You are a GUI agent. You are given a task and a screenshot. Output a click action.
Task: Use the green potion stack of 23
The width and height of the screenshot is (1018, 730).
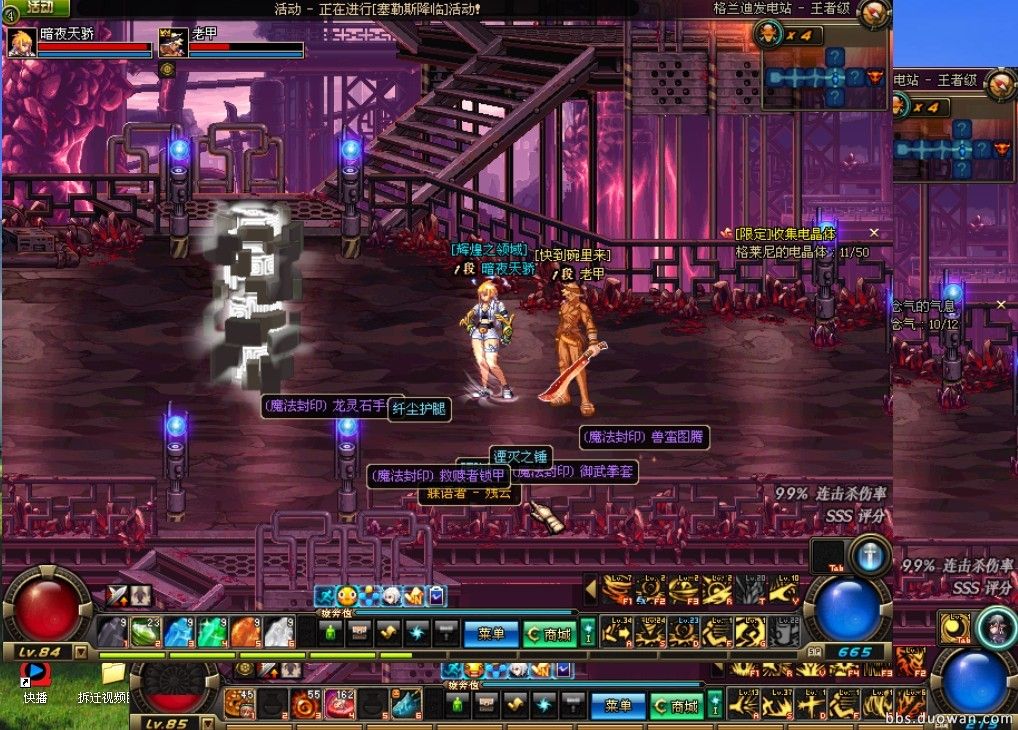(x=145, y=632)
